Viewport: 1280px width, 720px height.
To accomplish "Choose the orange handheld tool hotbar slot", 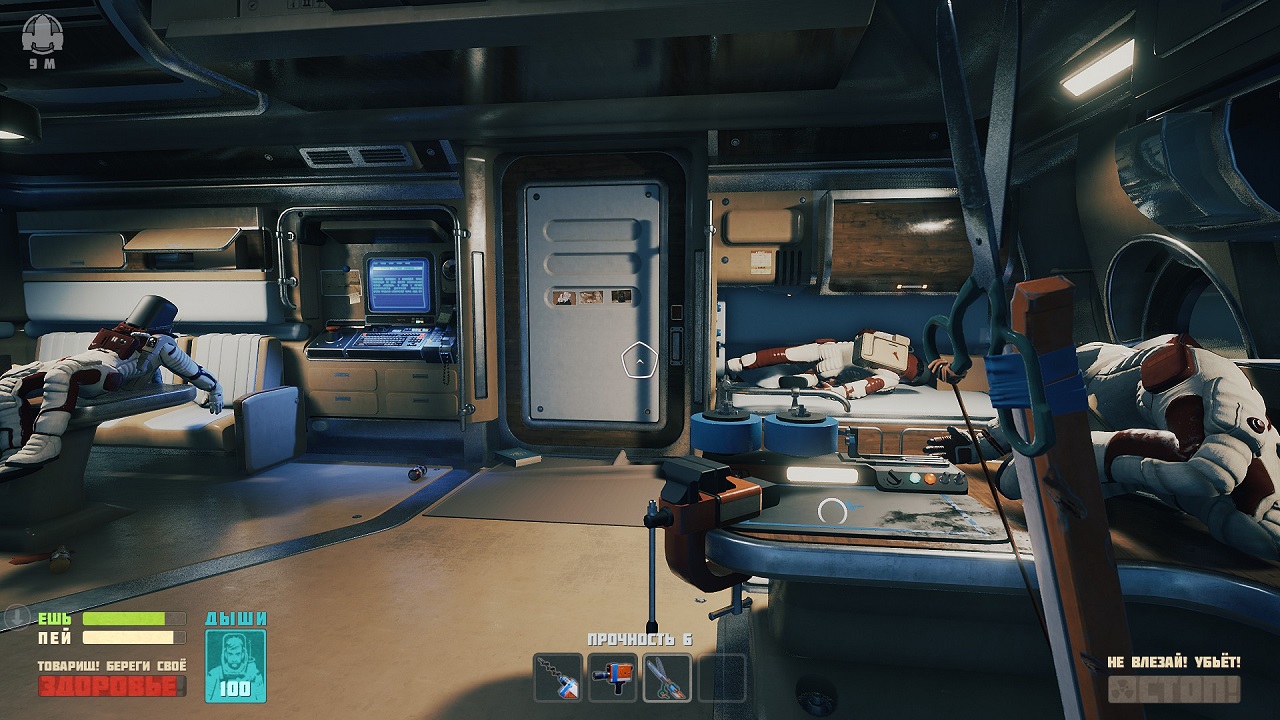I will click(x=612, y=677).
